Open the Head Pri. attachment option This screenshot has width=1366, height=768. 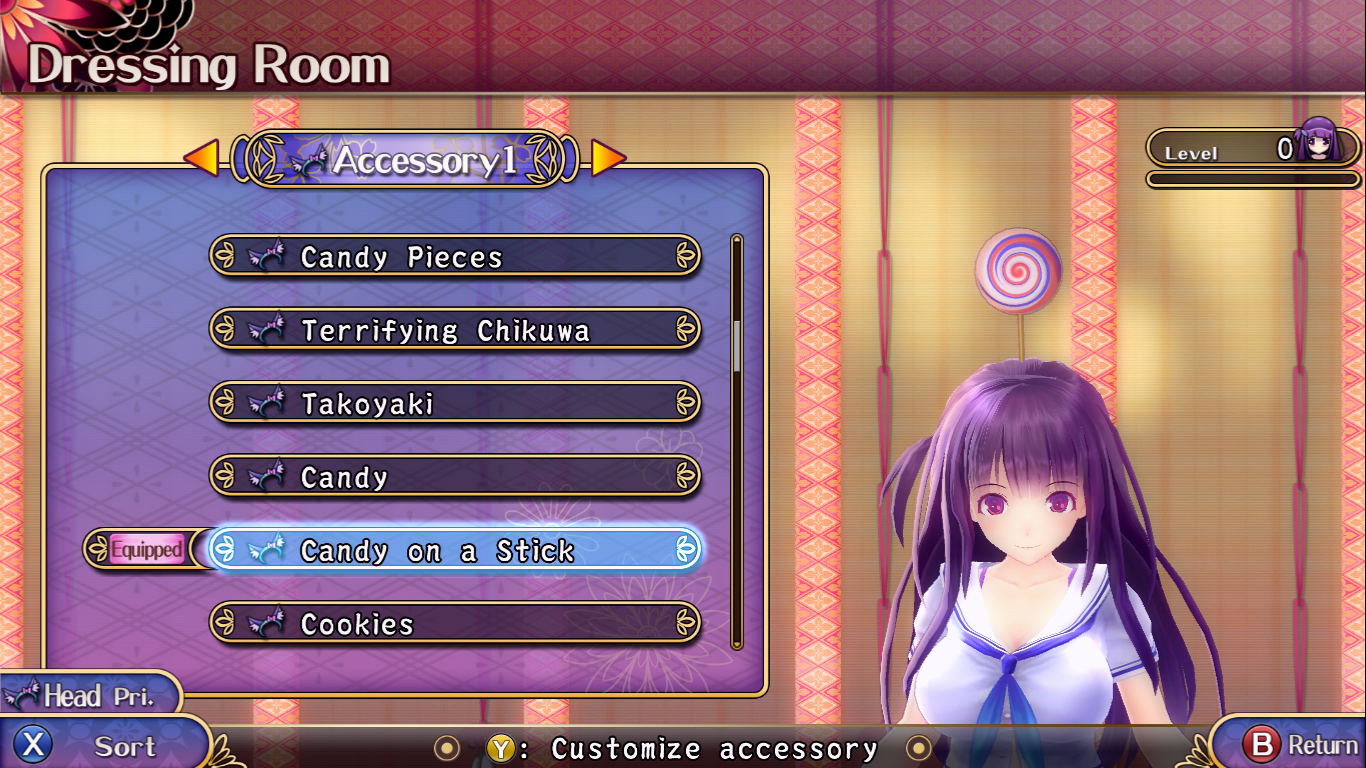[85, 695]
